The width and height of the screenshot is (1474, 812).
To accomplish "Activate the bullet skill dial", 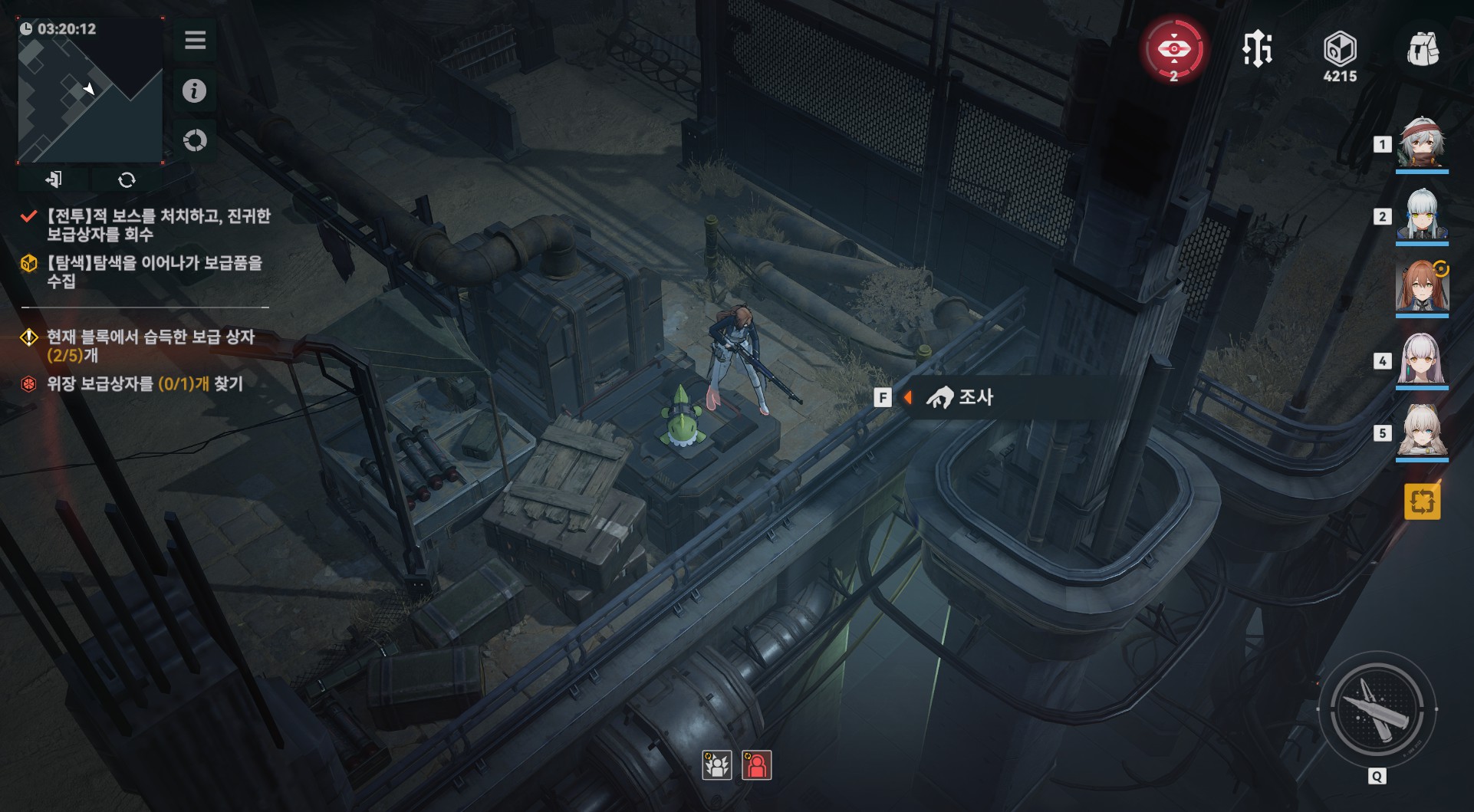I will [x=1377, y=711].
